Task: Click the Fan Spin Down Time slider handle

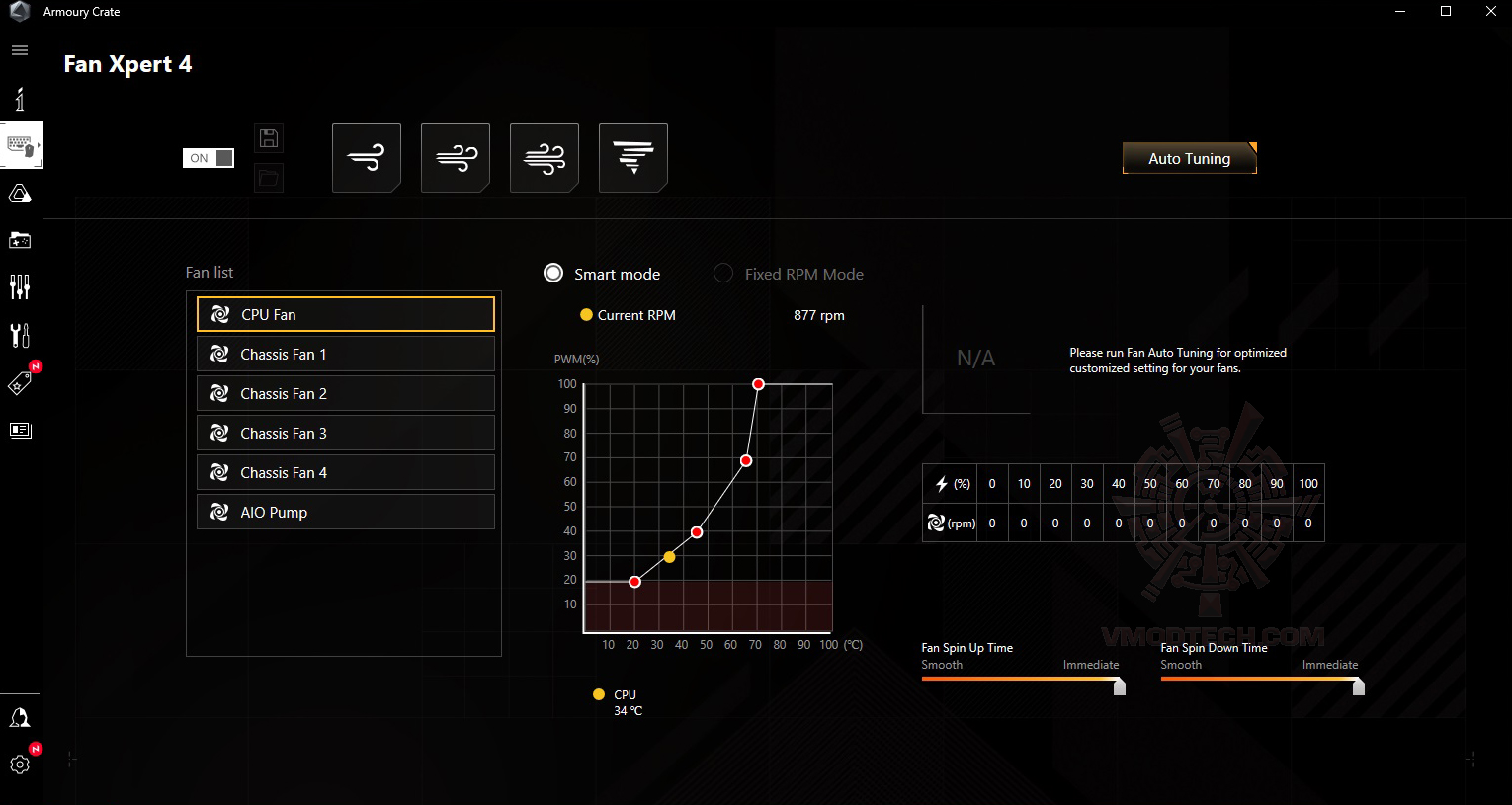Action: pyautogui.click(x=1358, y=685)
